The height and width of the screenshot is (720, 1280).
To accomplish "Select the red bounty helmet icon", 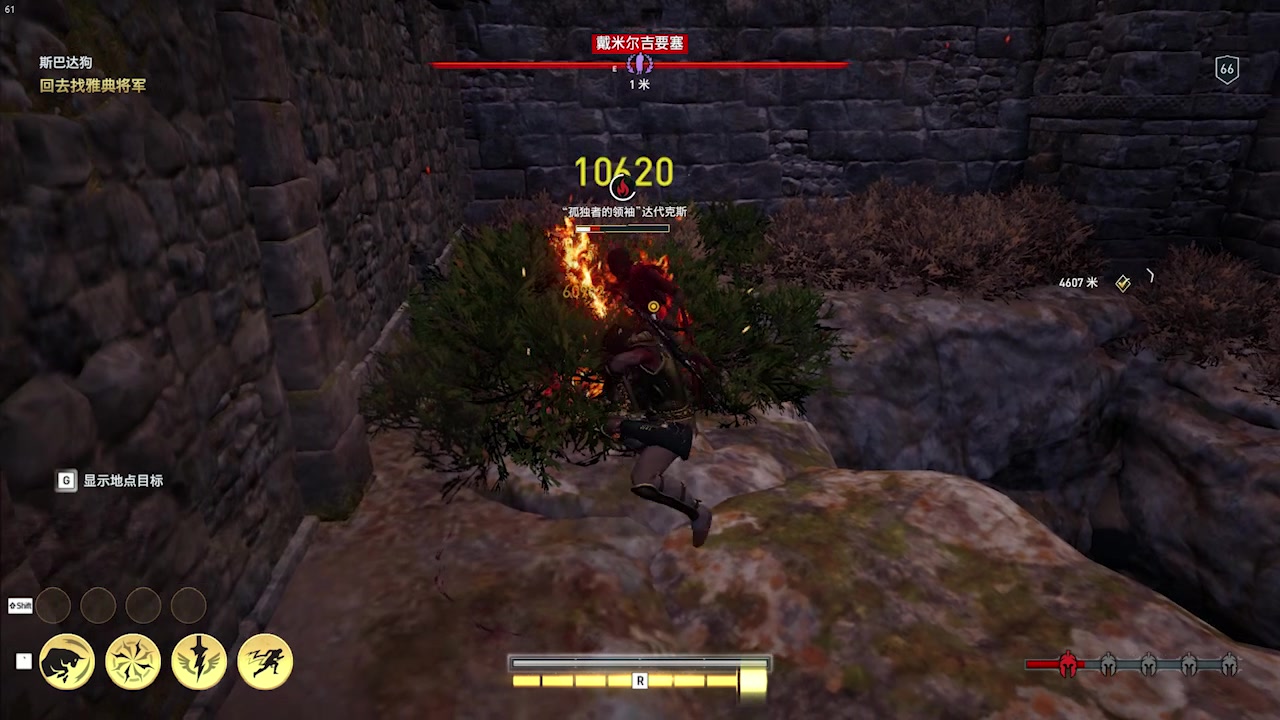I will pos(1067,665).
